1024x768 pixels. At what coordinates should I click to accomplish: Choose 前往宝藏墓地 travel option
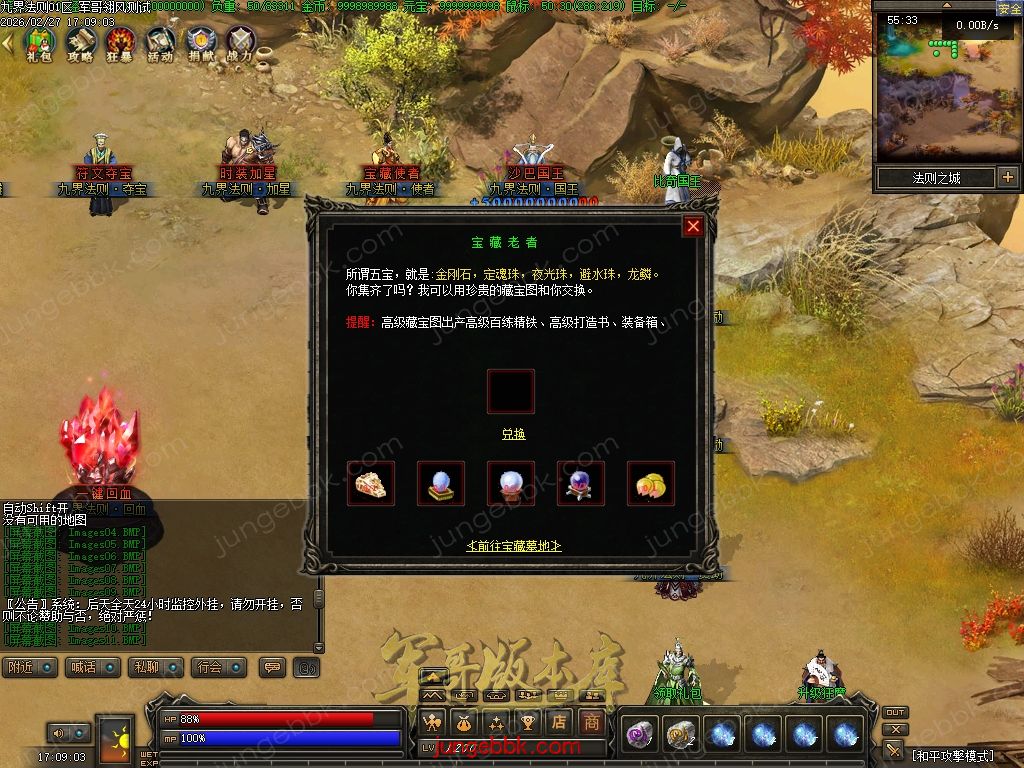pyautogui.click(x=514, y=545)
